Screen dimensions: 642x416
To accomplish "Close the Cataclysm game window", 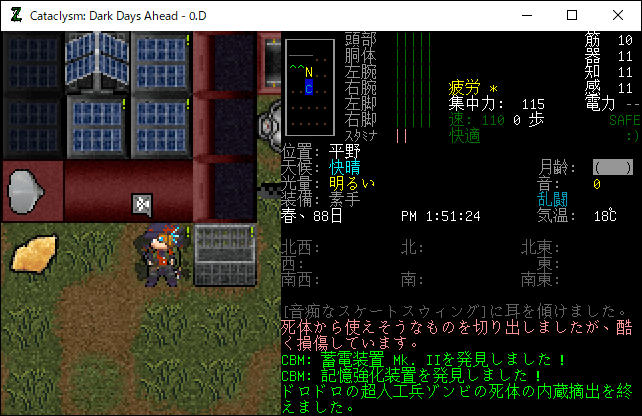I will tap(618, 15).
